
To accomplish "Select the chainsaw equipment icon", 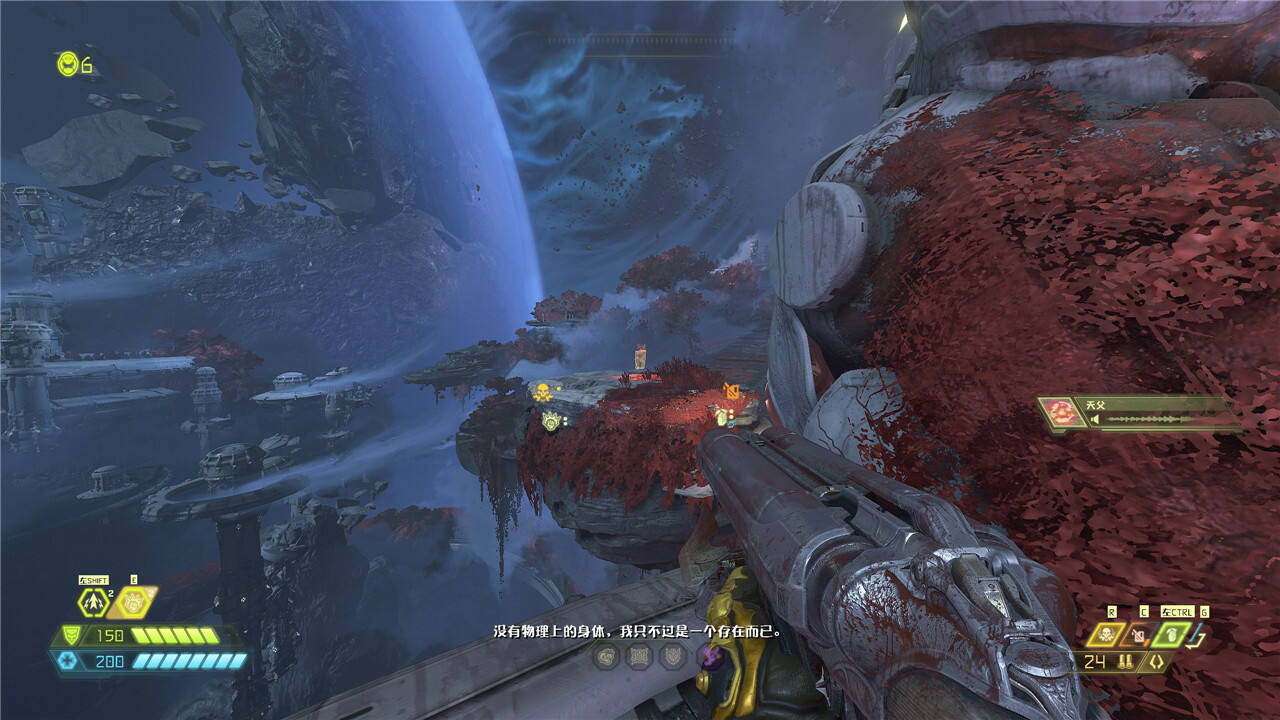I will 1138,634.
